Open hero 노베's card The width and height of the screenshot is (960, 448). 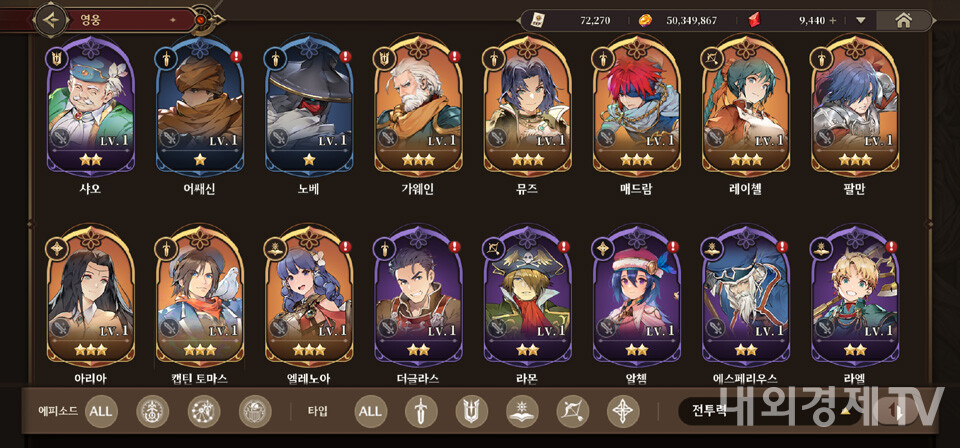(x=309, y=108)
